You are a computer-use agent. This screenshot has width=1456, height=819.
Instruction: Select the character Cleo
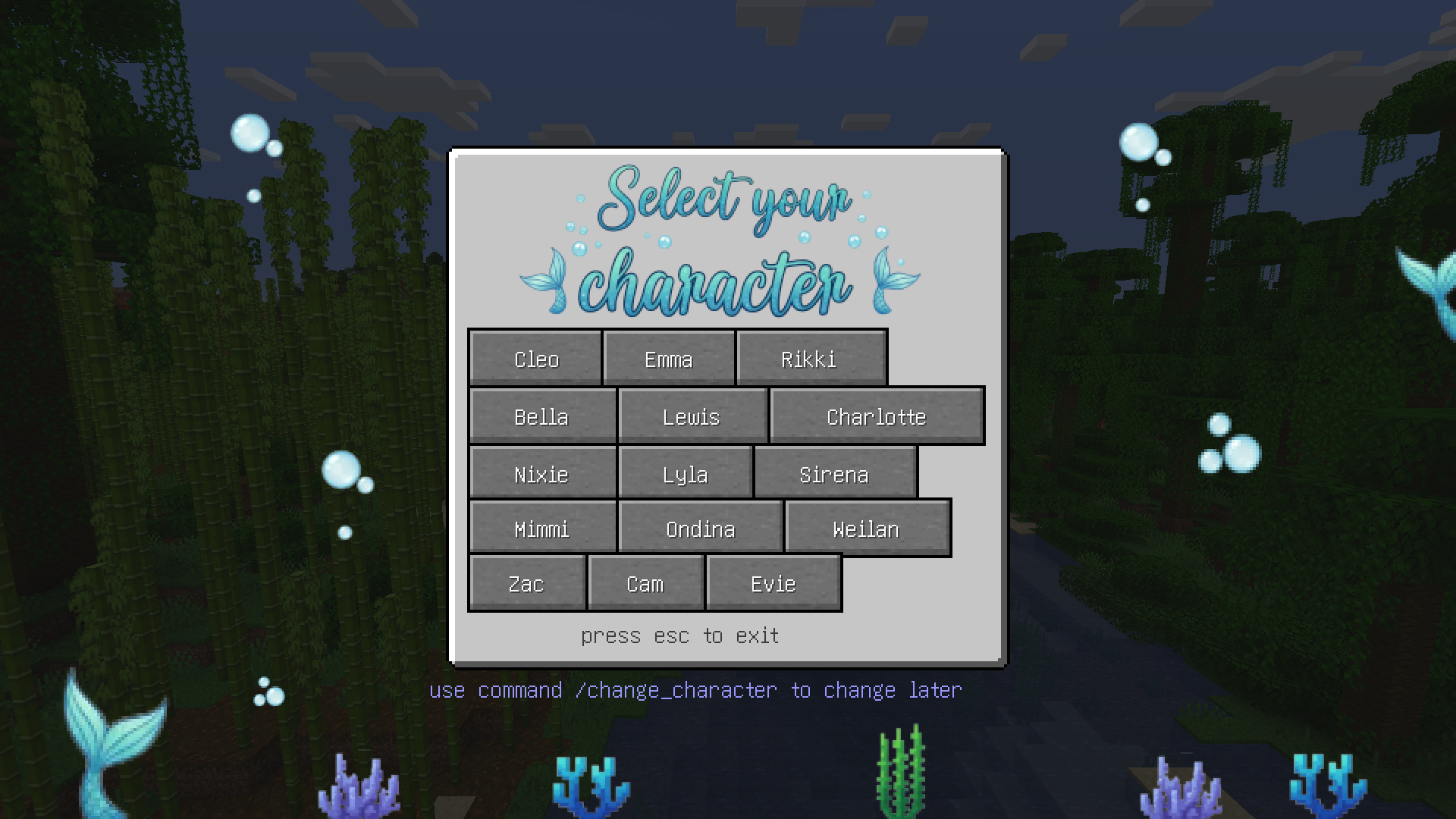[x=536, y=359]
